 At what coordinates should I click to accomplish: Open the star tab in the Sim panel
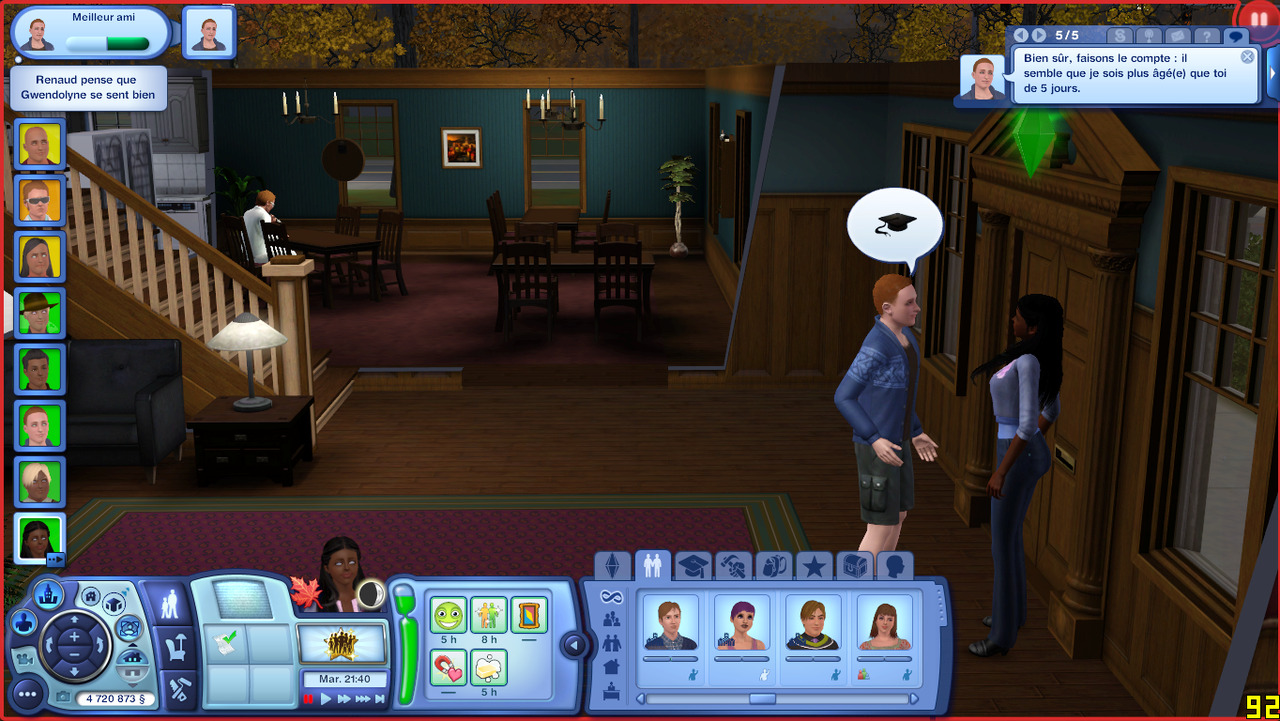tap(814, 567)
